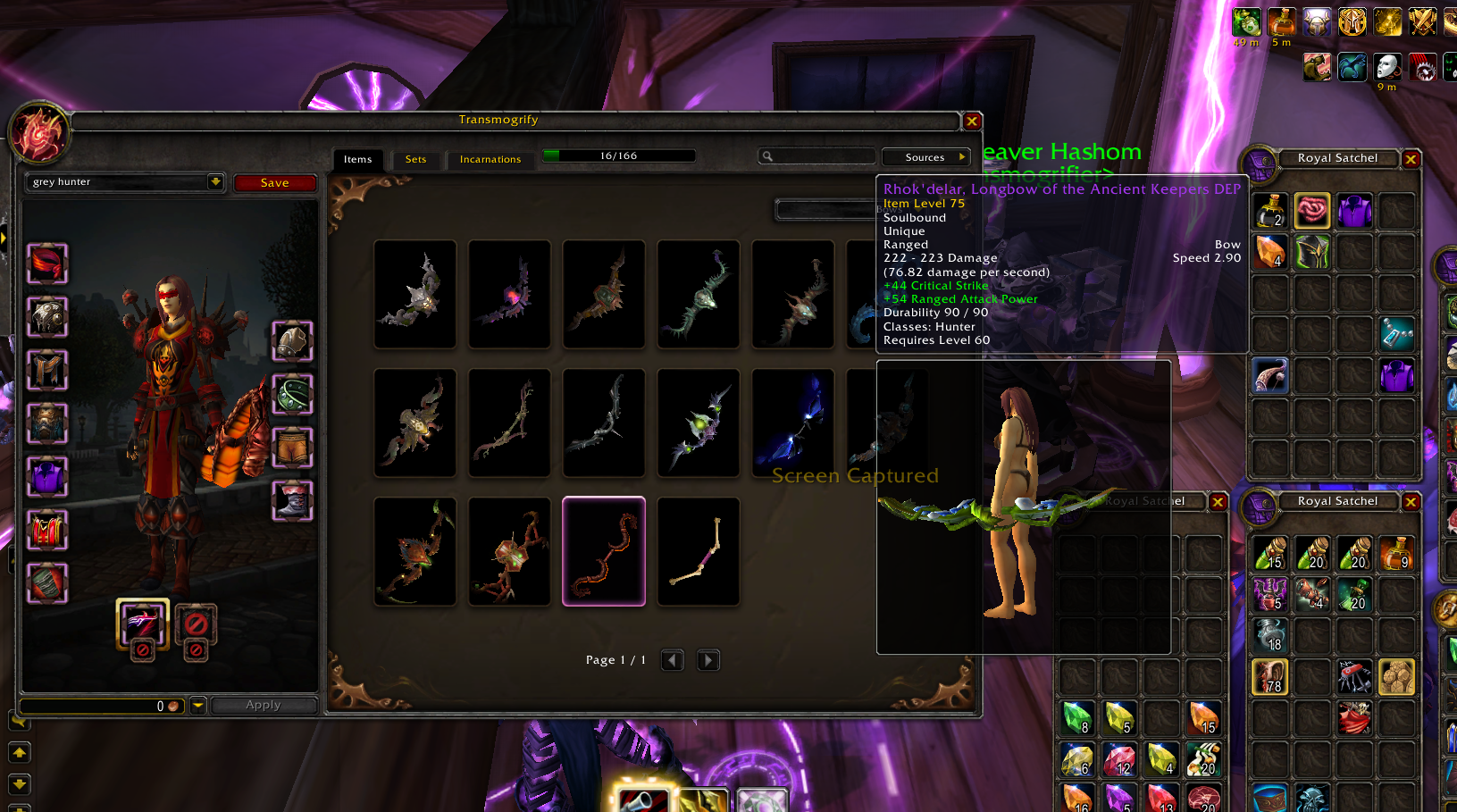The height and width of the screenshot is (812, 1457).
Task: Close the Transmogrify window
Action: (x=972, y=121)
